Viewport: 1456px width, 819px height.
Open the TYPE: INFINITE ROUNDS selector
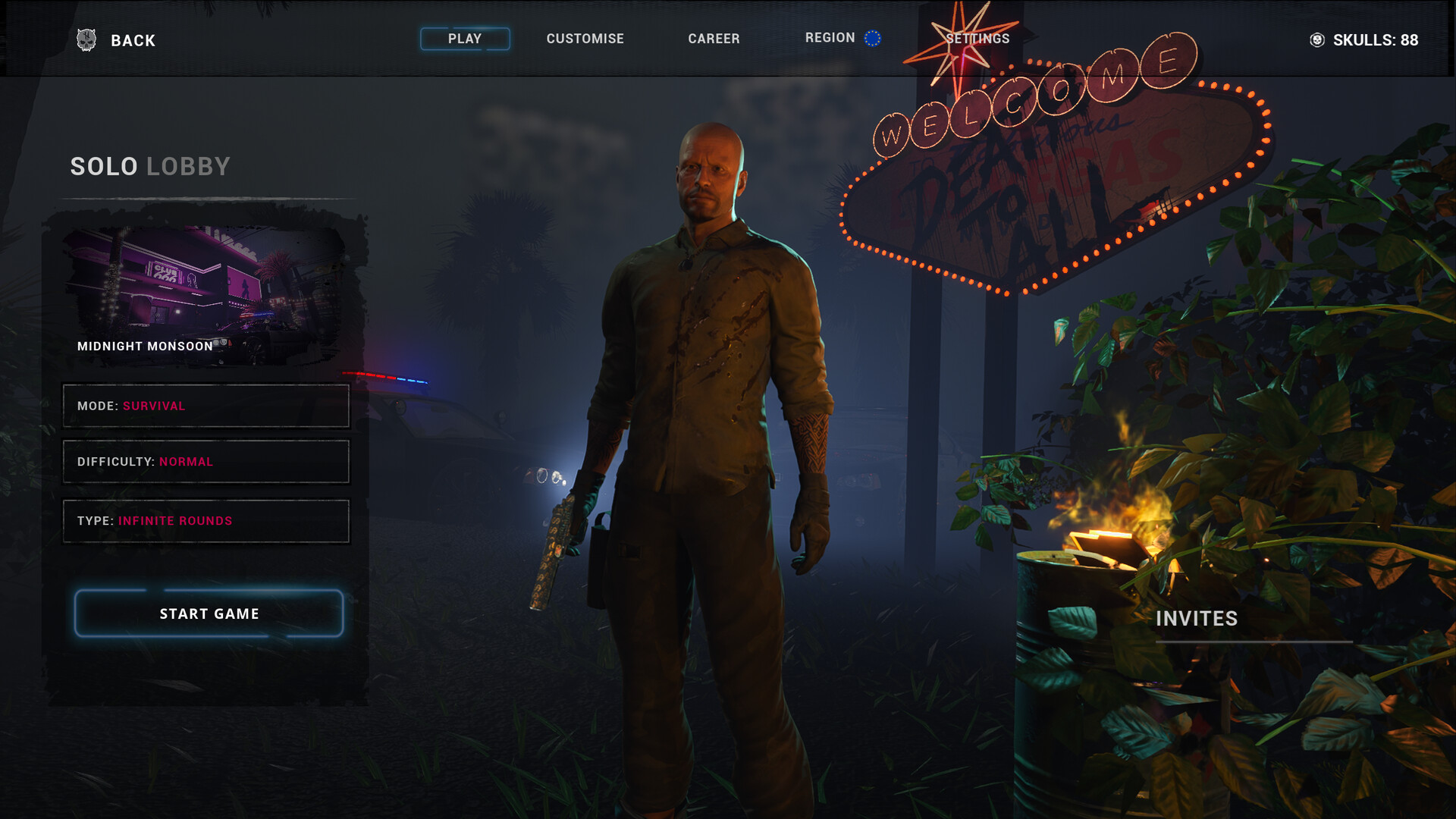206,521
